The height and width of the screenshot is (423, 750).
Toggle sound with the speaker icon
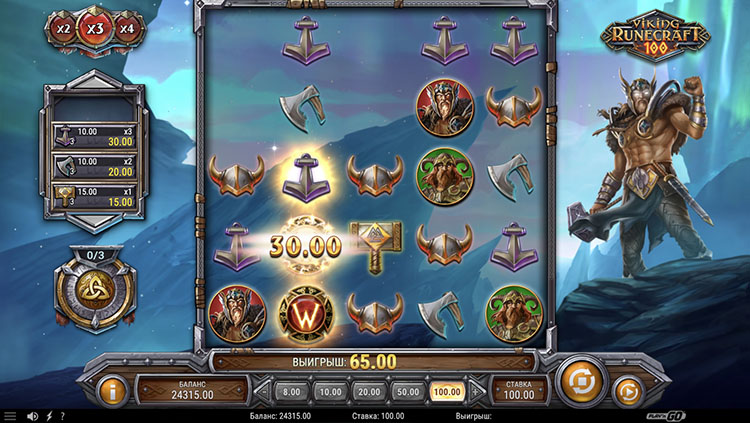pyautogui.click(x=33, y=416)
